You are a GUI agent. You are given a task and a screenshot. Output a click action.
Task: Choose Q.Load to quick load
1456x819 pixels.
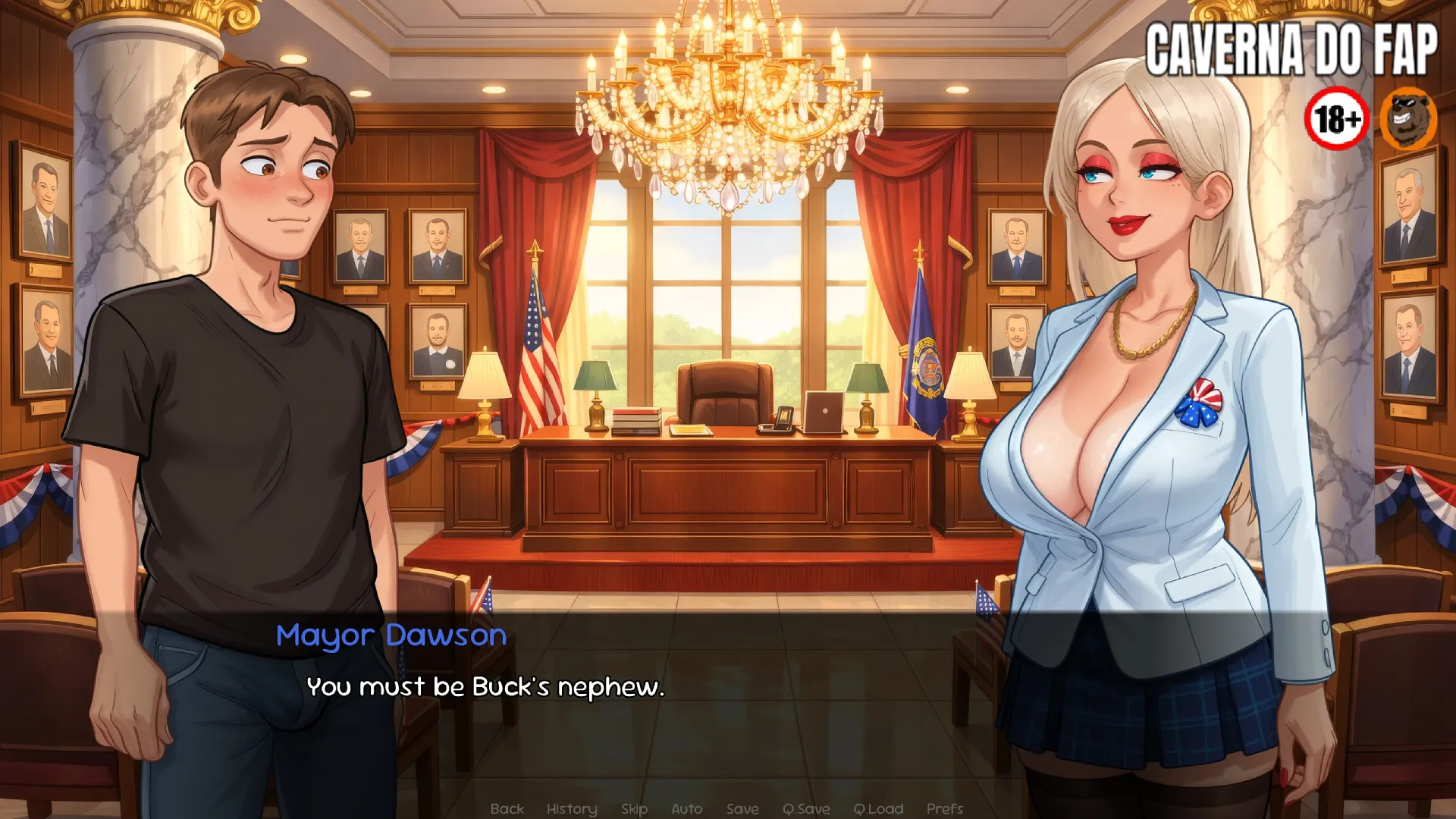tap(878, 808)
